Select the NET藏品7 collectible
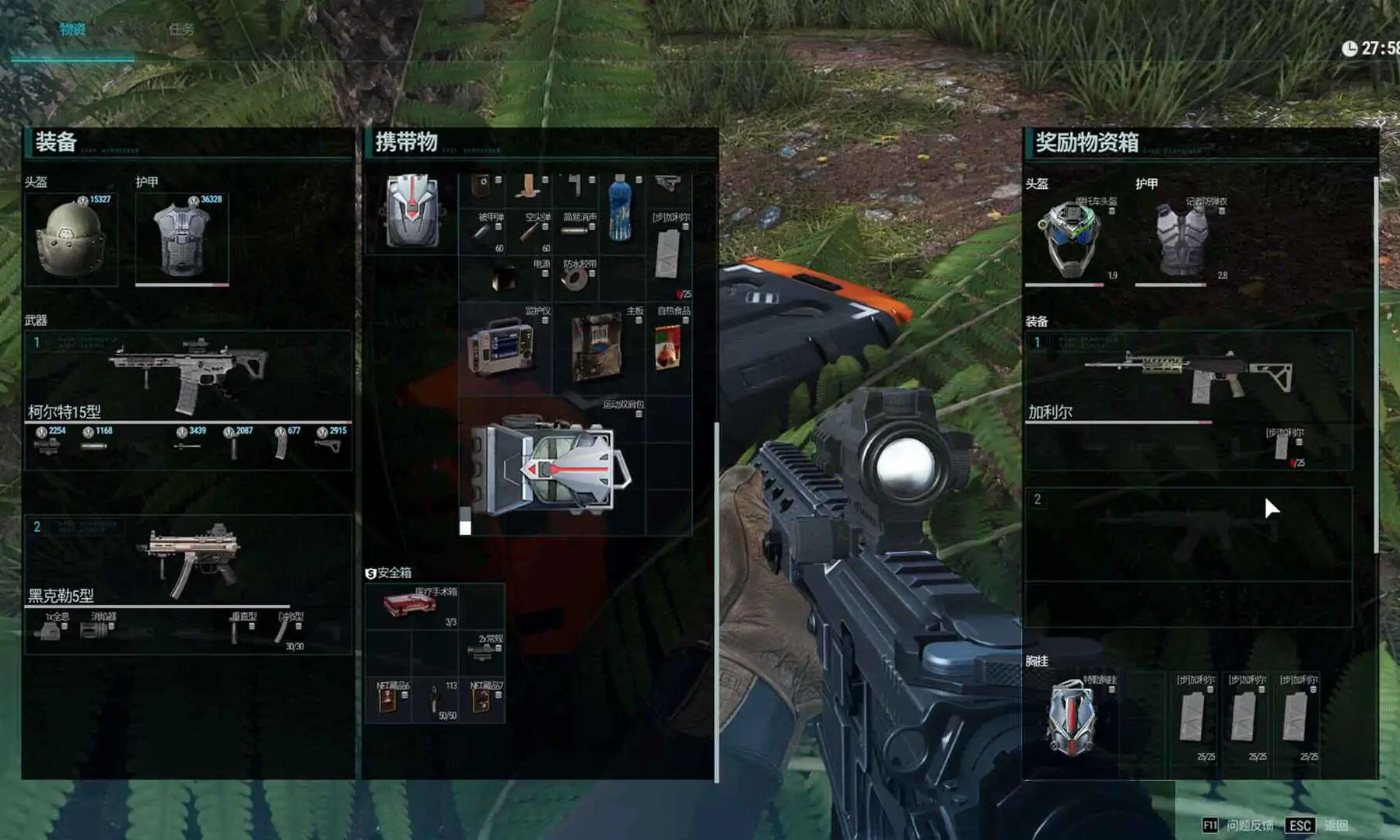This screenshot has width=1400, height=840. [x=483, y=699]
